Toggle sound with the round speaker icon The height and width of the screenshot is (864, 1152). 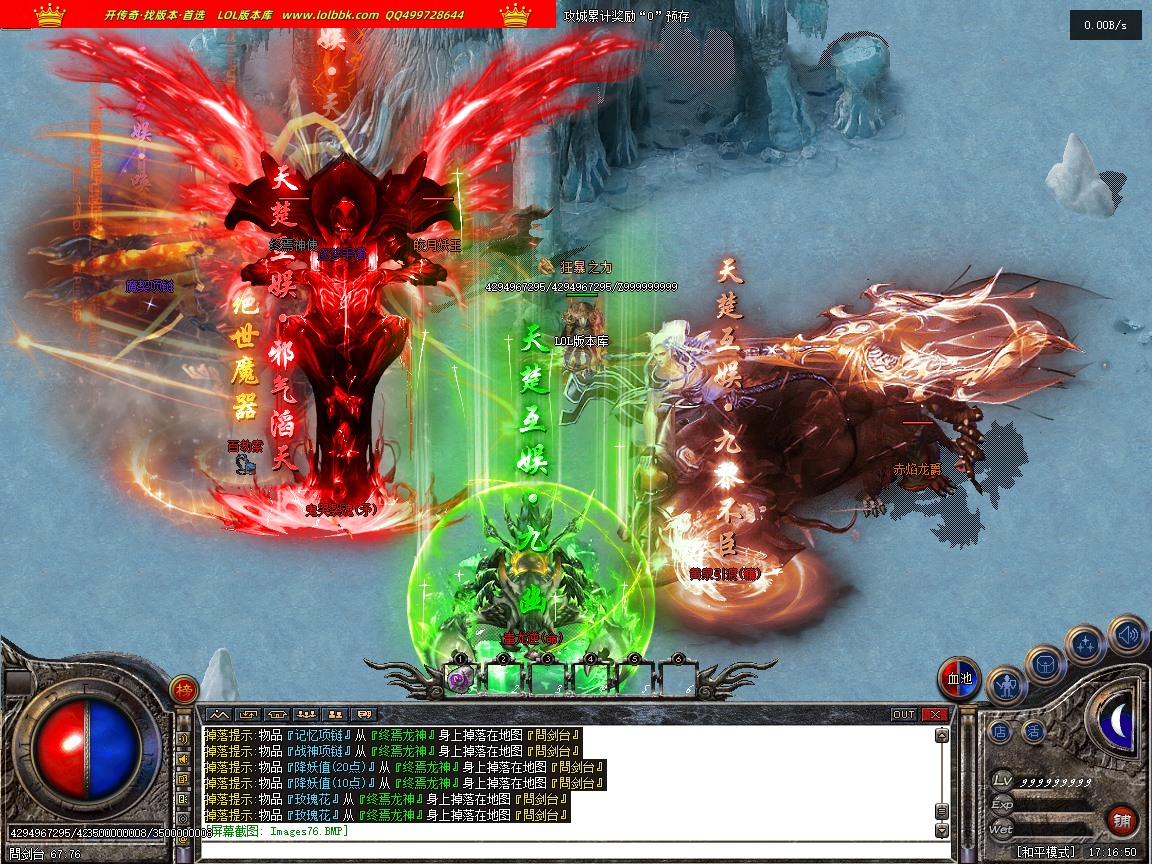pos(1127,634)
